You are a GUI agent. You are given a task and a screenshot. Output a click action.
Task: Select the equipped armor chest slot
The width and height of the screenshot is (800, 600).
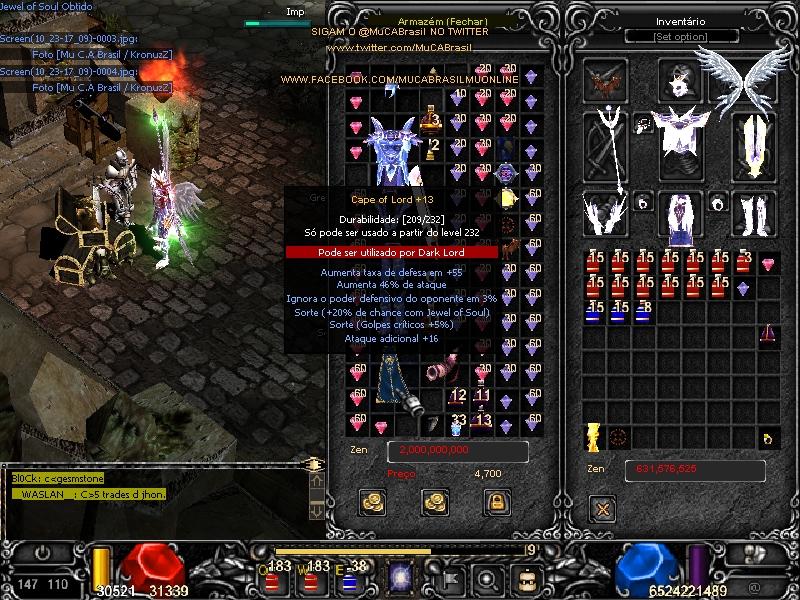pos(682,136)
